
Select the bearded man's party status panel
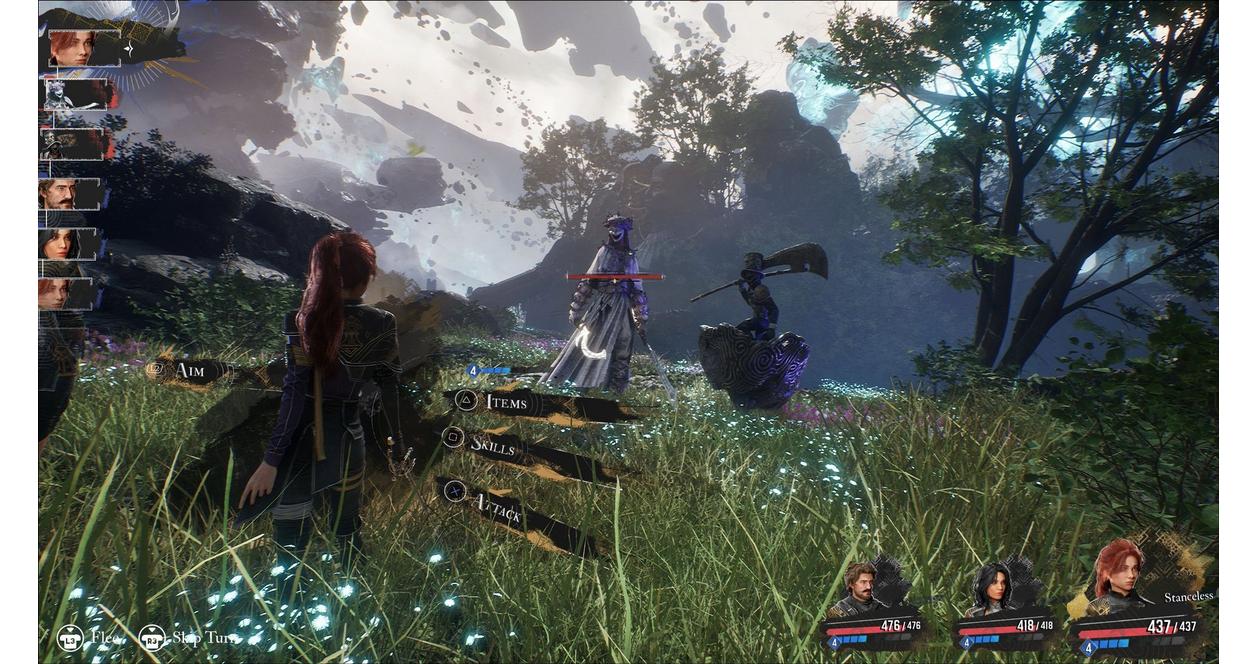(x=872, y=608)
